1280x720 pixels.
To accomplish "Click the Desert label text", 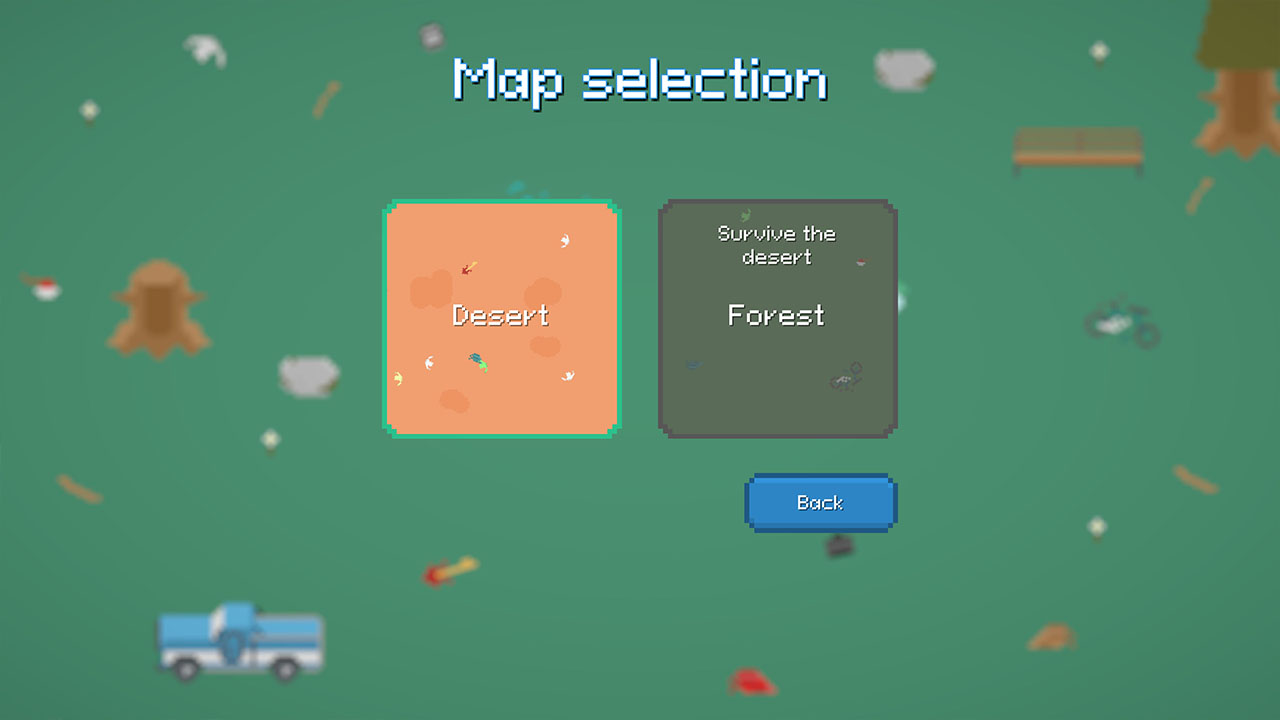I will coord(502,316).
